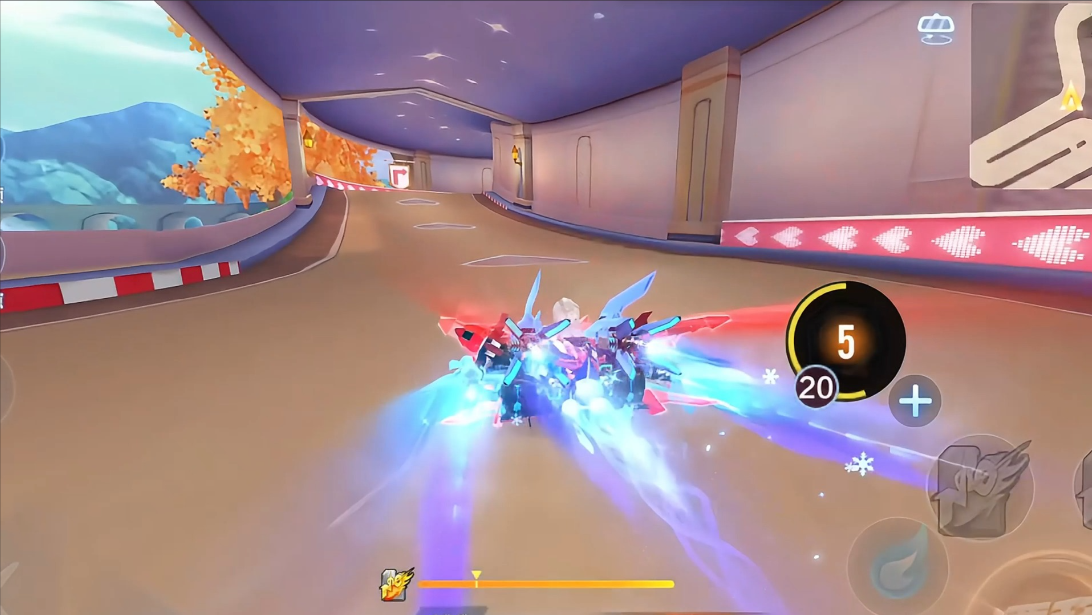
Task: Tap the circular gauge showing 5
Action: [846, 341]
